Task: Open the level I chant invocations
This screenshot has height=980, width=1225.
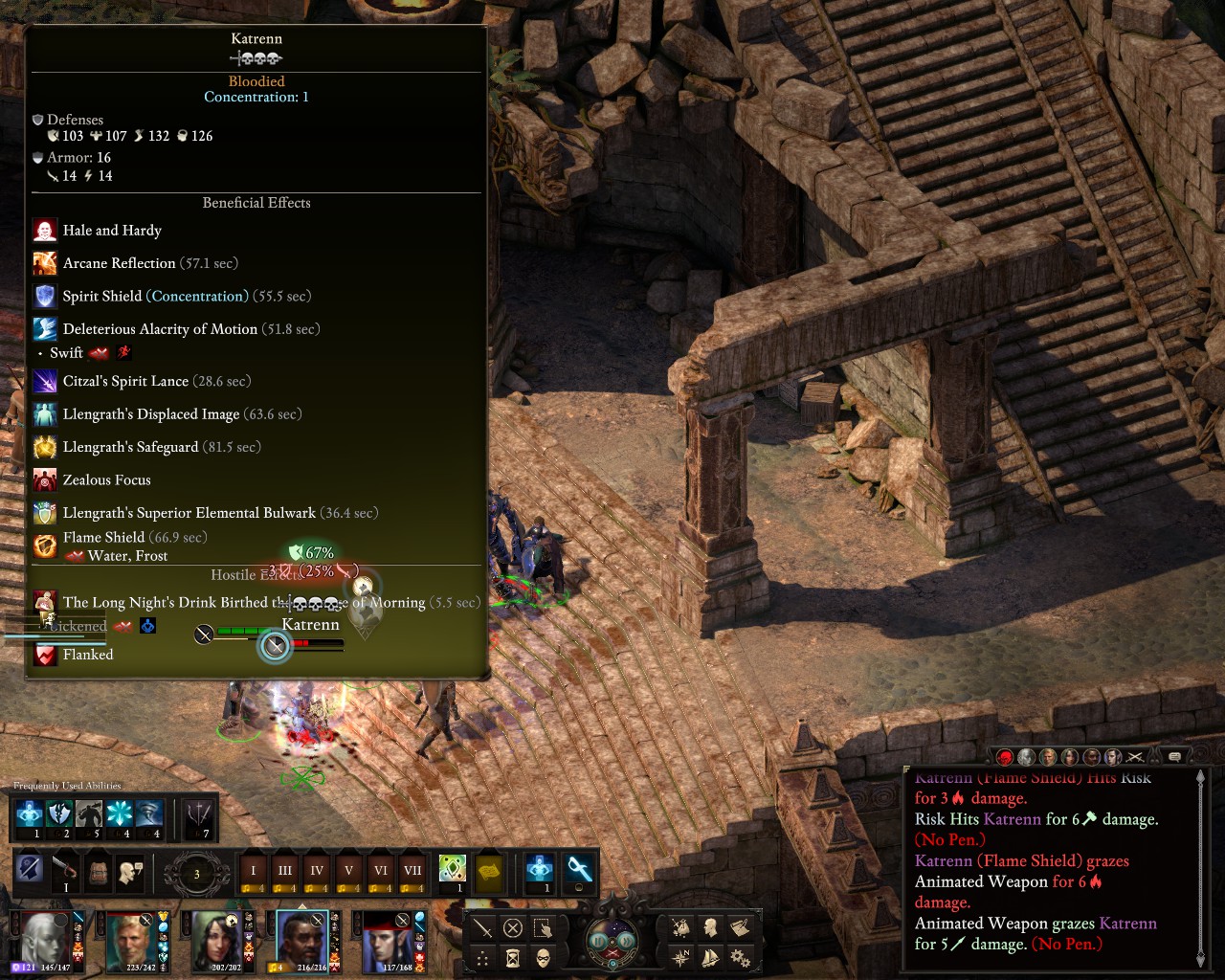Action: click(254, 871)
